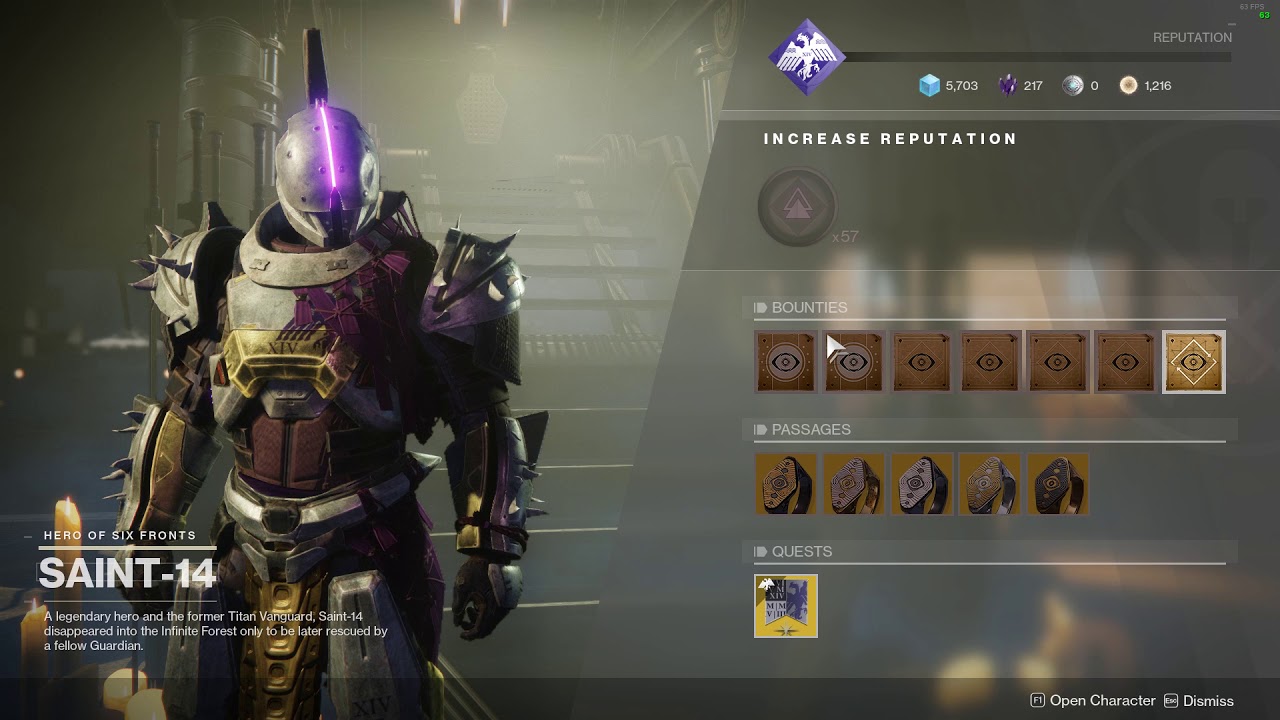The height and width of the screenshot is (720, 1280).
Task: Turn in tokens via Increase Reputation icon
Action: coord(797,207)
